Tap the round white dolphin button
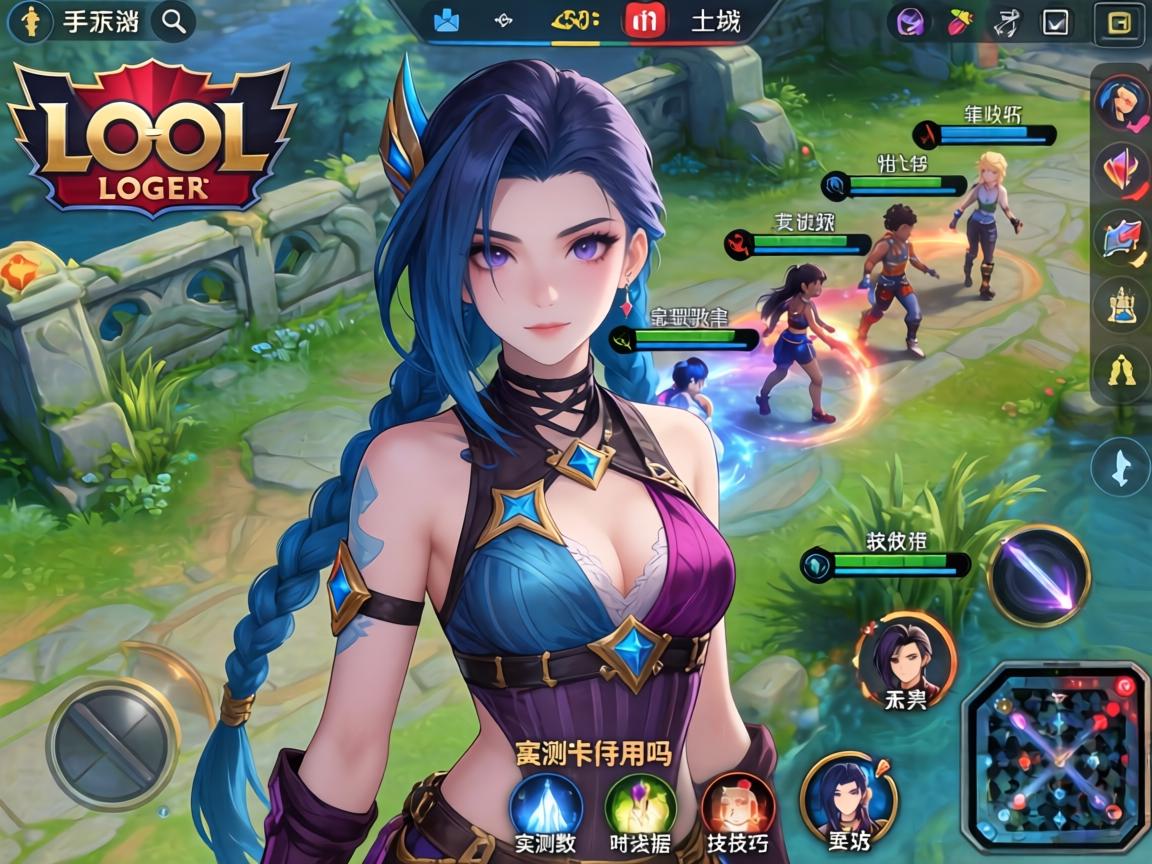 tap(1120, 467)
